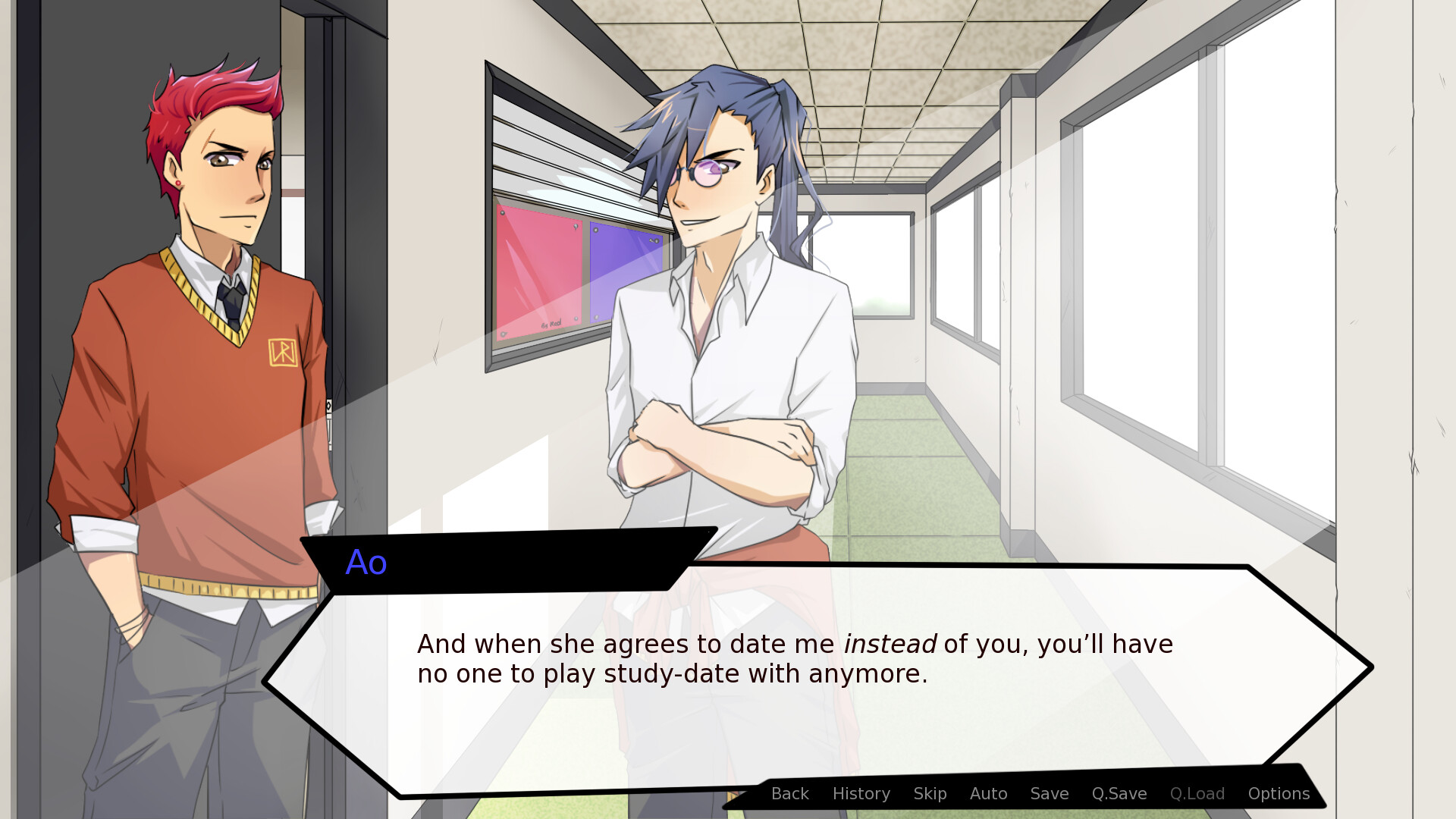1456x819 pixels.
Task: Open the Options menu
Action: (x=1279, y=793)
